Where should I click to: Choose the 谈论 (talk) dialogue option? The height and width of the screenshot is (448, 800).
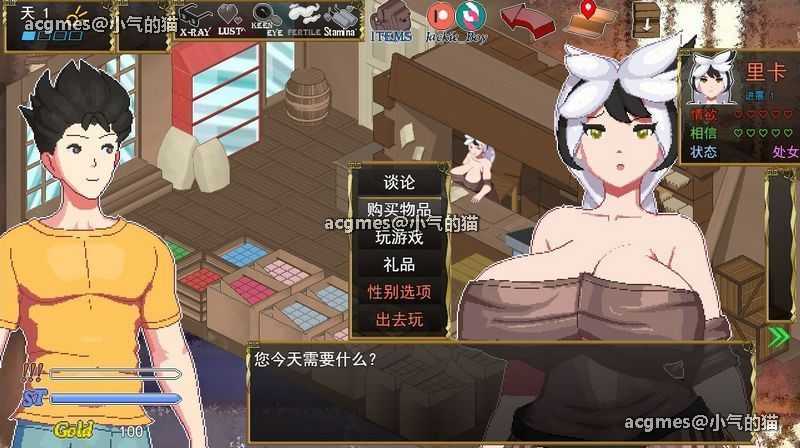399,183
